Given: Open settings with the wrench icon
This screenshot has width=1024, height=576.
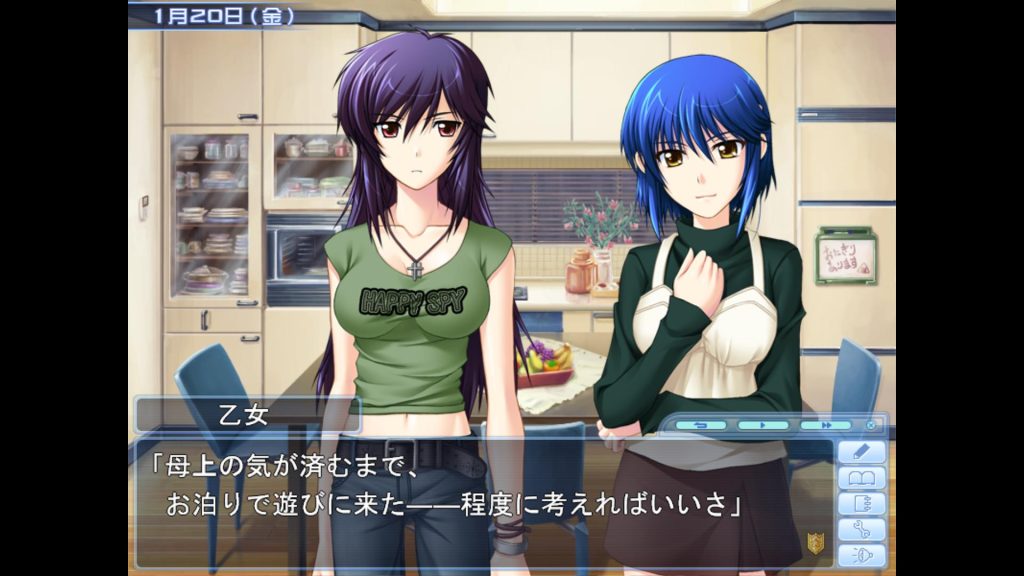Looking at the screenshot, I should (861, 530).
